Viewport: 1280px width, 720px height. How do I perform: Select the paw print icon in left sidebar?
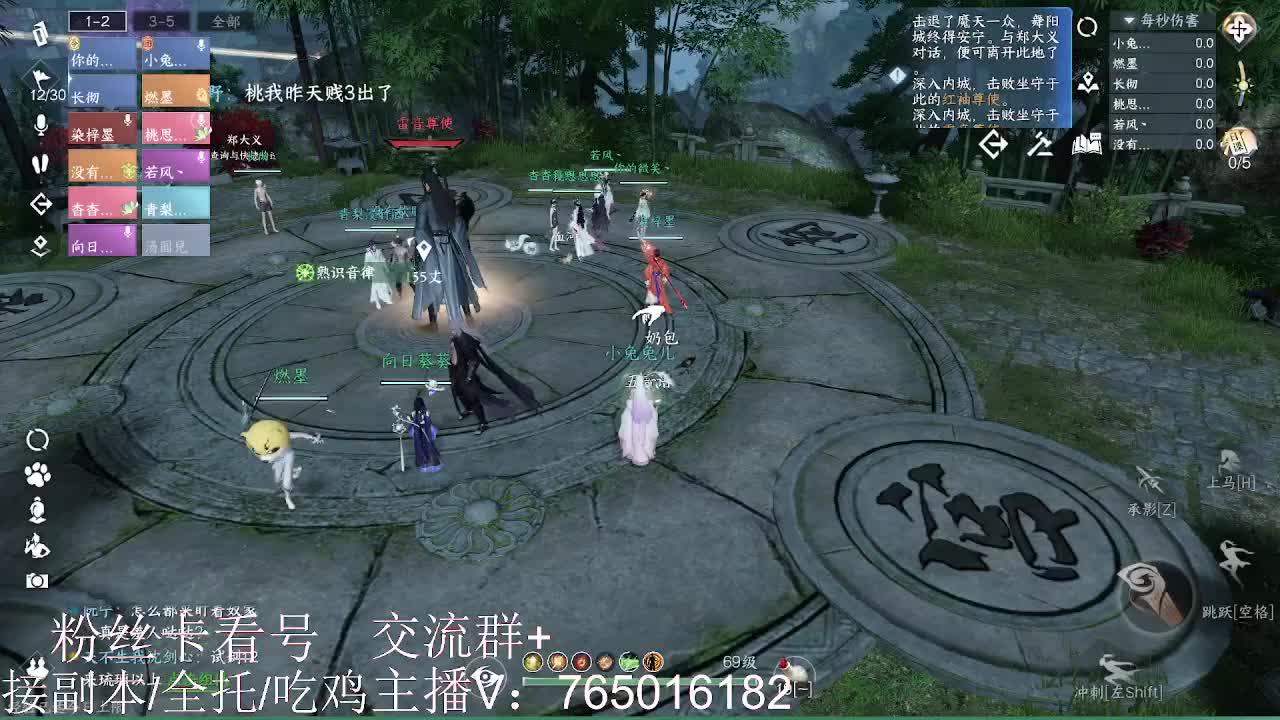[37, 474]
